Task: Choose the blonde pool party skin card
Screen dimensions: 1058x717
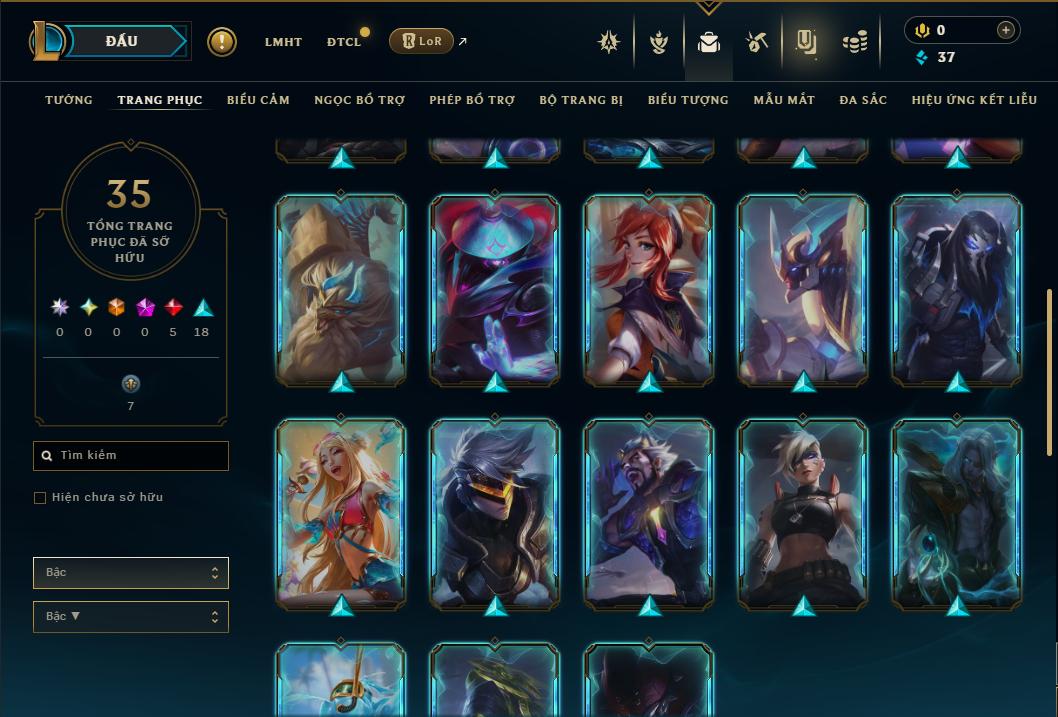Action: pos(341,514)
